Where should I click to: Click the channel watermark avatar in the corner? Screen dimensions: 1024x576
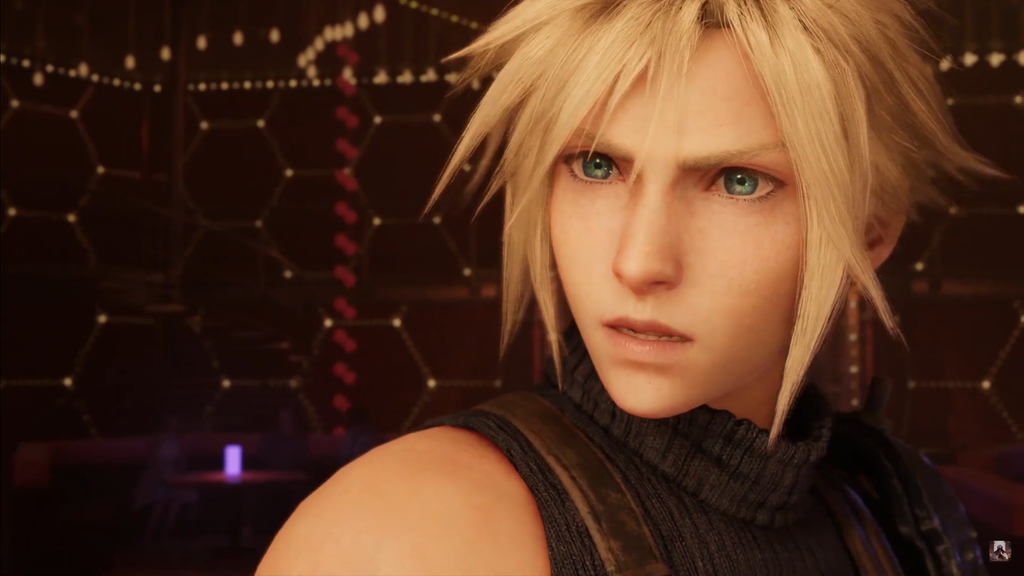point(998,550)
